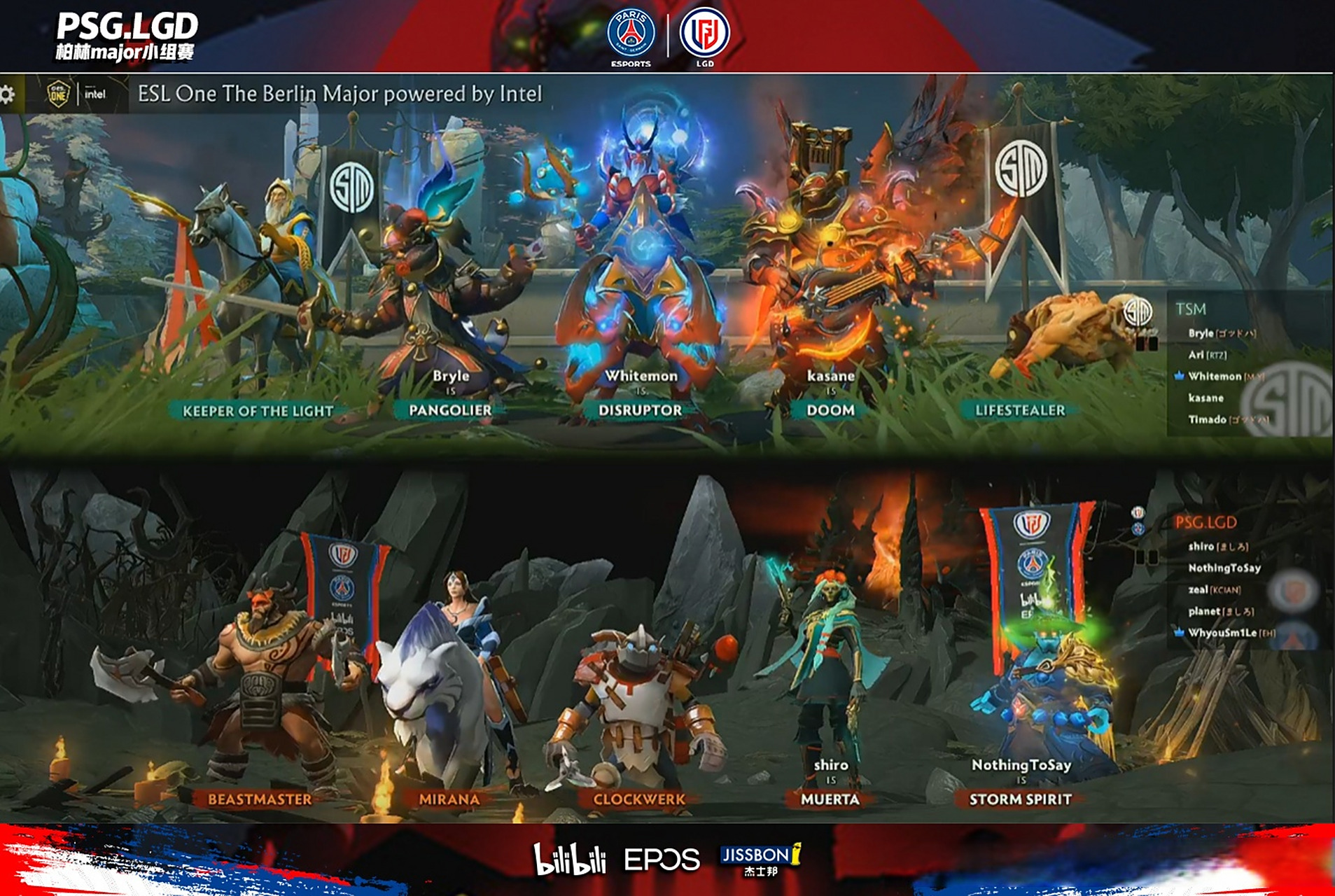Click the Beastmaster hero name plate
This screenshot has height=896, width=1335.
tap(260, 799)
